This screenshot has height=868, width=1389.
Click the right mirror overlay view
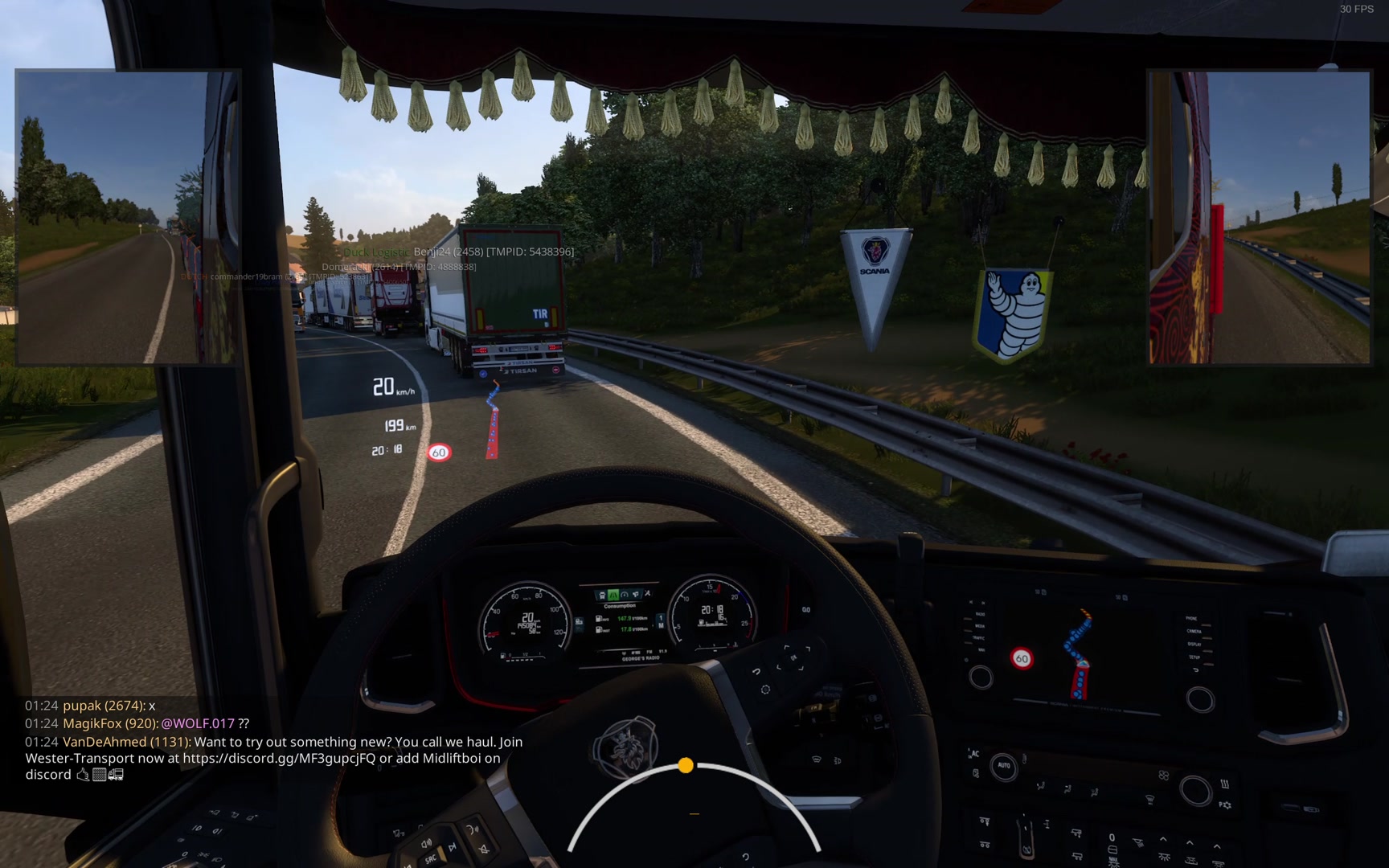(1259, 217)
